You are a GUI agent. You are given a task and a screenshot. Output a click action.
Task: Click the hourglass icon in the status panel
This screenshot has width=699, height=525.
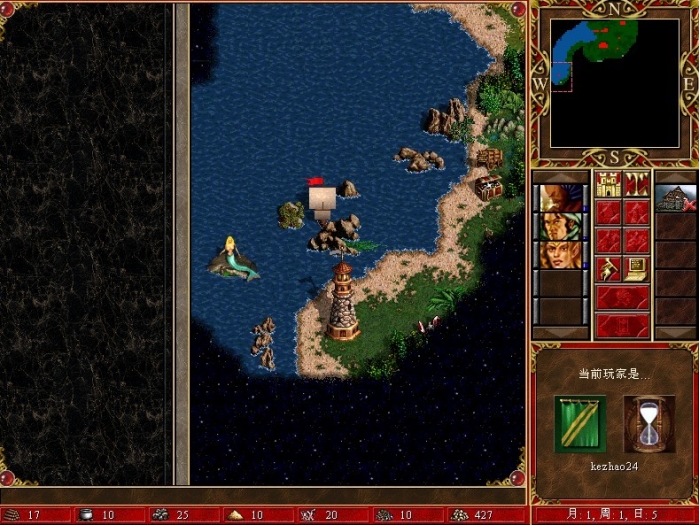pyautogui.click(x=648, y=423)
